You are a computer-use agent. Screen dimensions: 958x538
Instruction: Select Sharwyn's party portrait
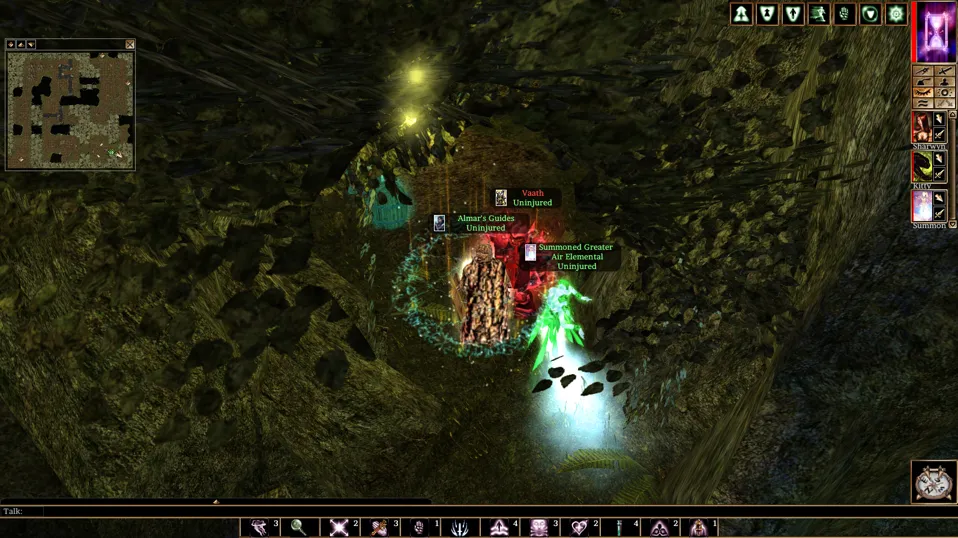[x=921, y=127]
